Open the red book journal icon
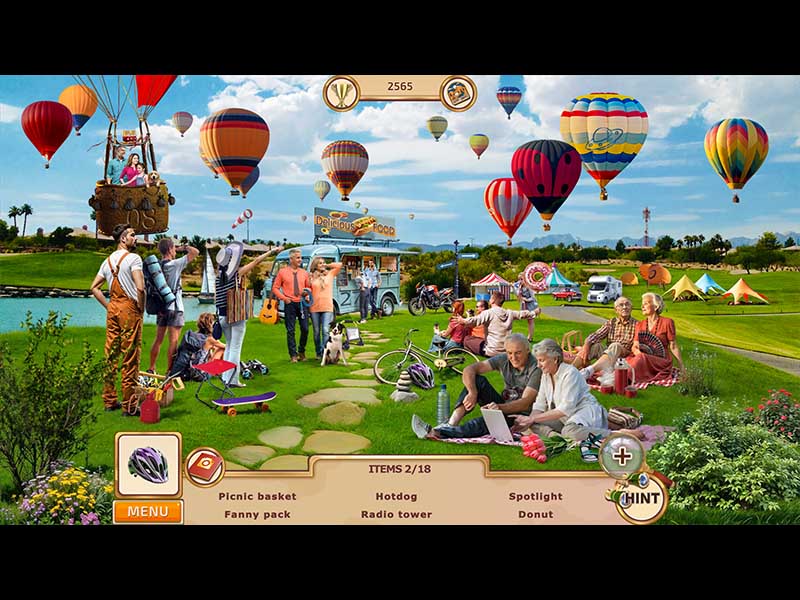Screen dimensions: 800x600 pos(205,465)
